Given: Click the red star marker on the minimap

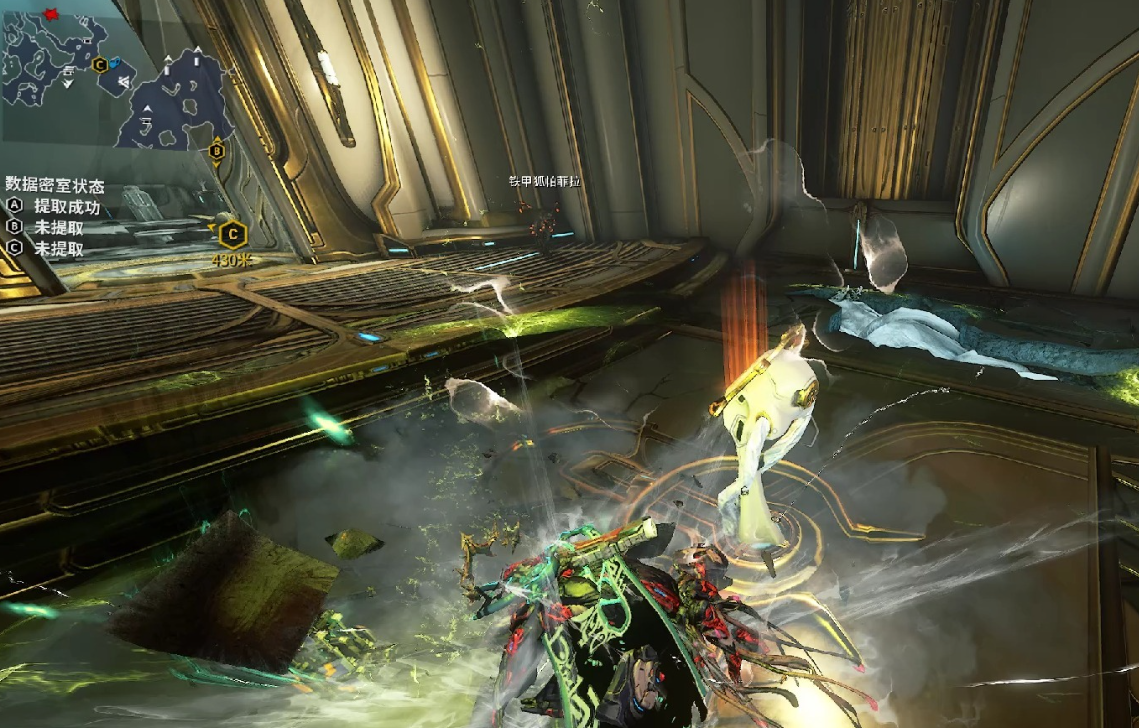Looking at the screenshot, I should [x=49, y=12].
